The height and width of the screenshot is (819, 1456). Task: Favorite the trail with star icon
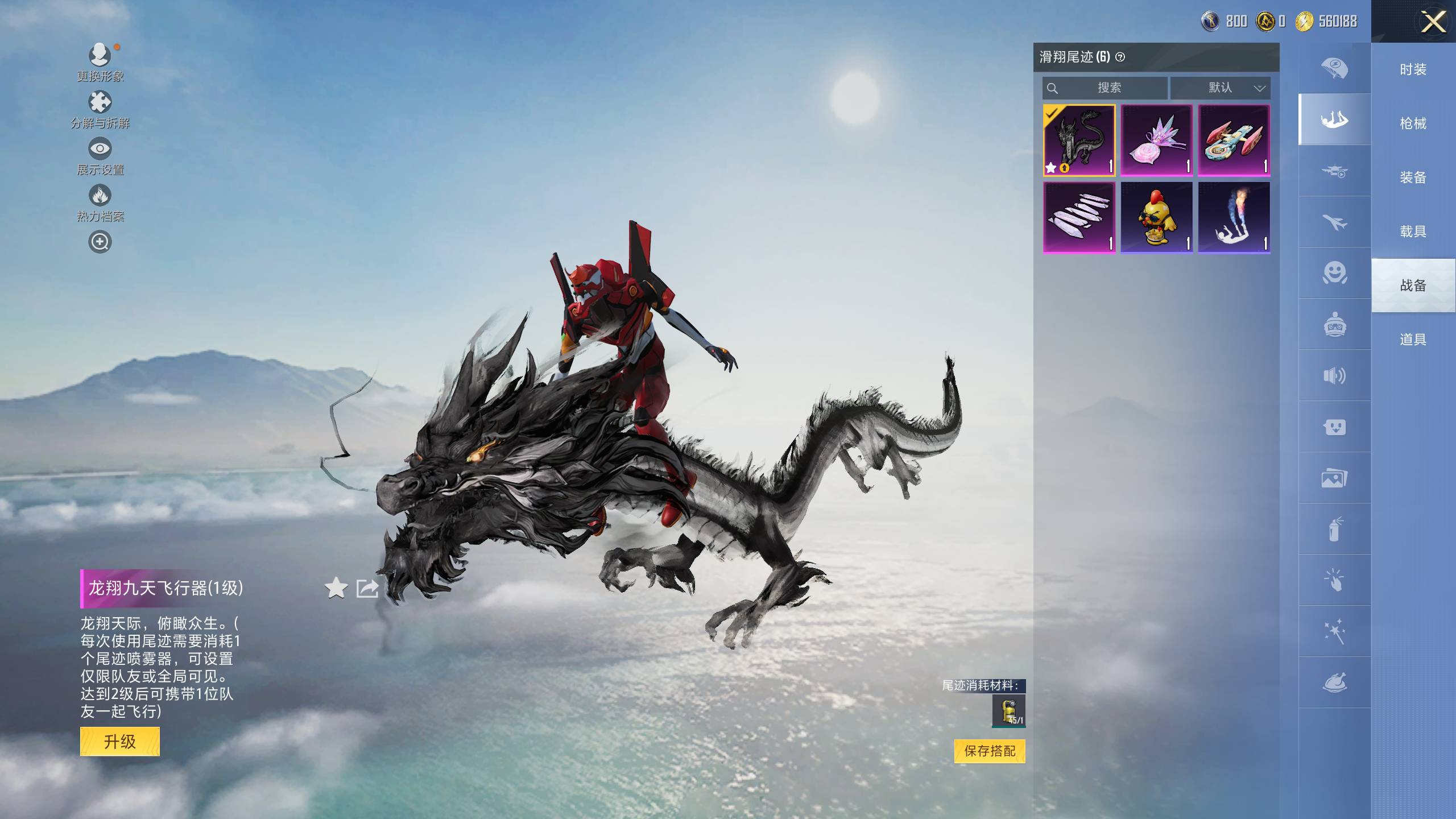coord(336,588)
